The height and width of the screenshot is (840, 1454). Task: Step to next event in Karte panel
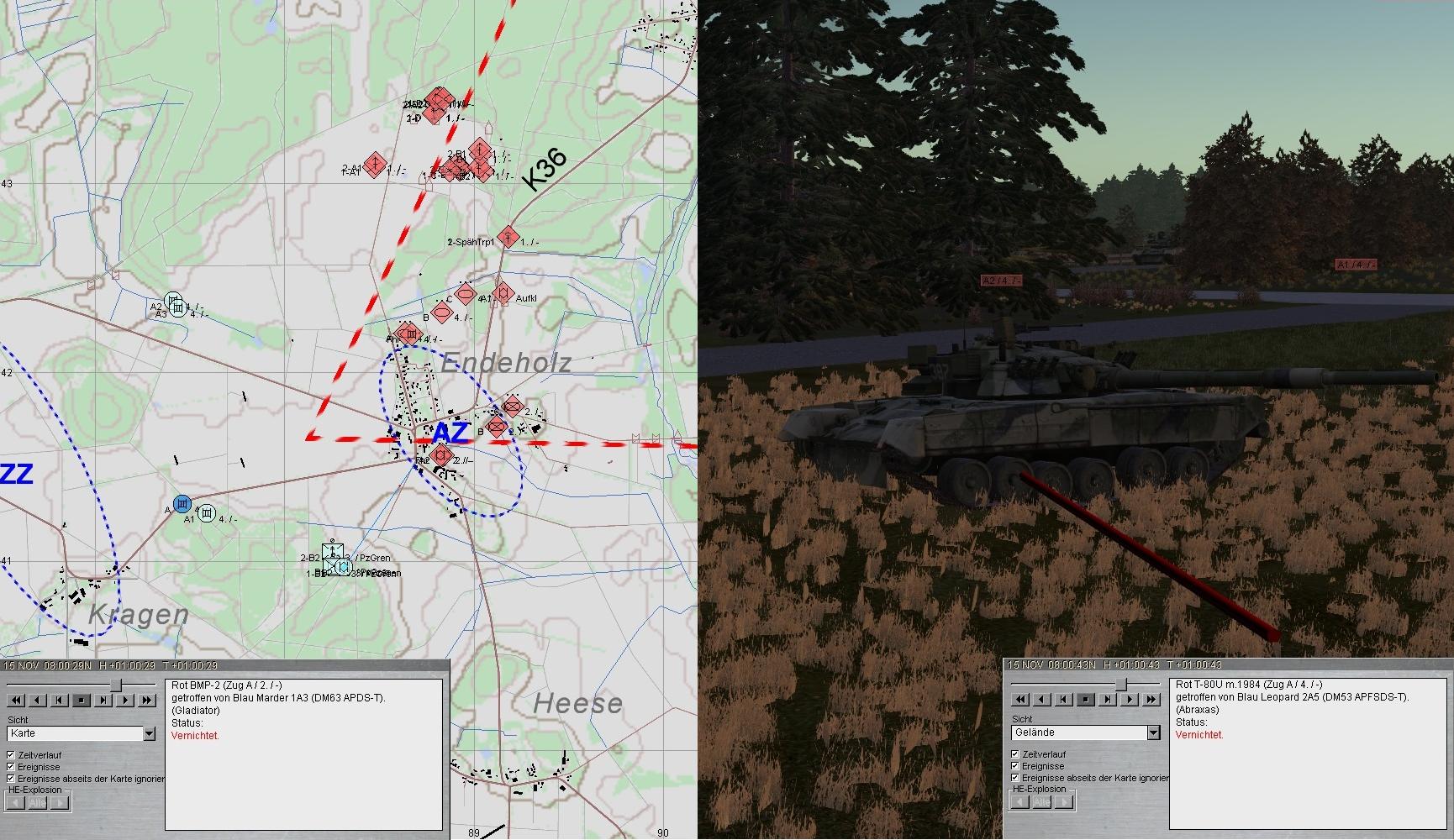[x=103, y=700]
